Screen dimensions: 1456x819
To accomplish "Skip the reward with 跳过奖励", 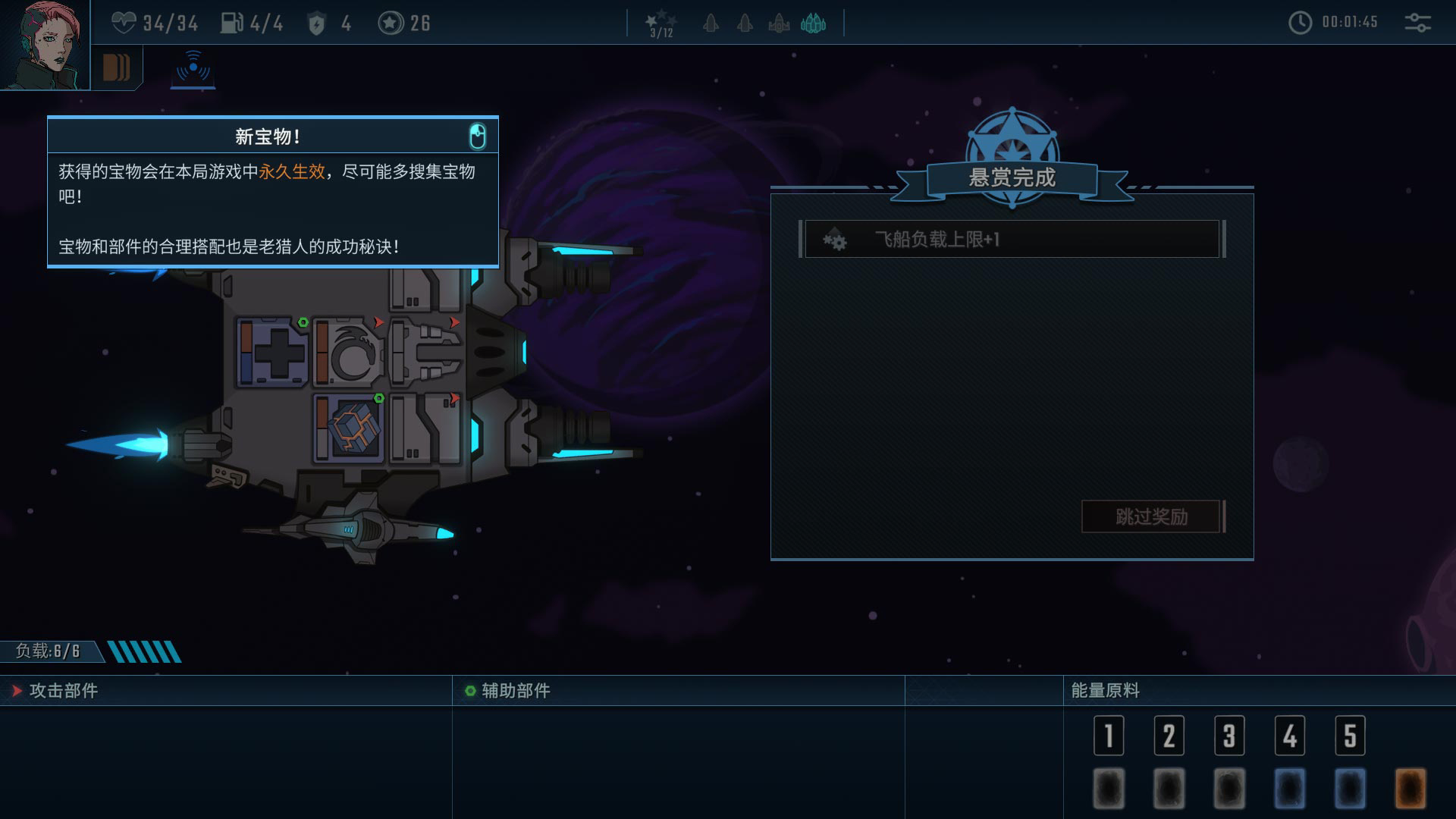I will pyautogui.click(x=1150, y=516).
